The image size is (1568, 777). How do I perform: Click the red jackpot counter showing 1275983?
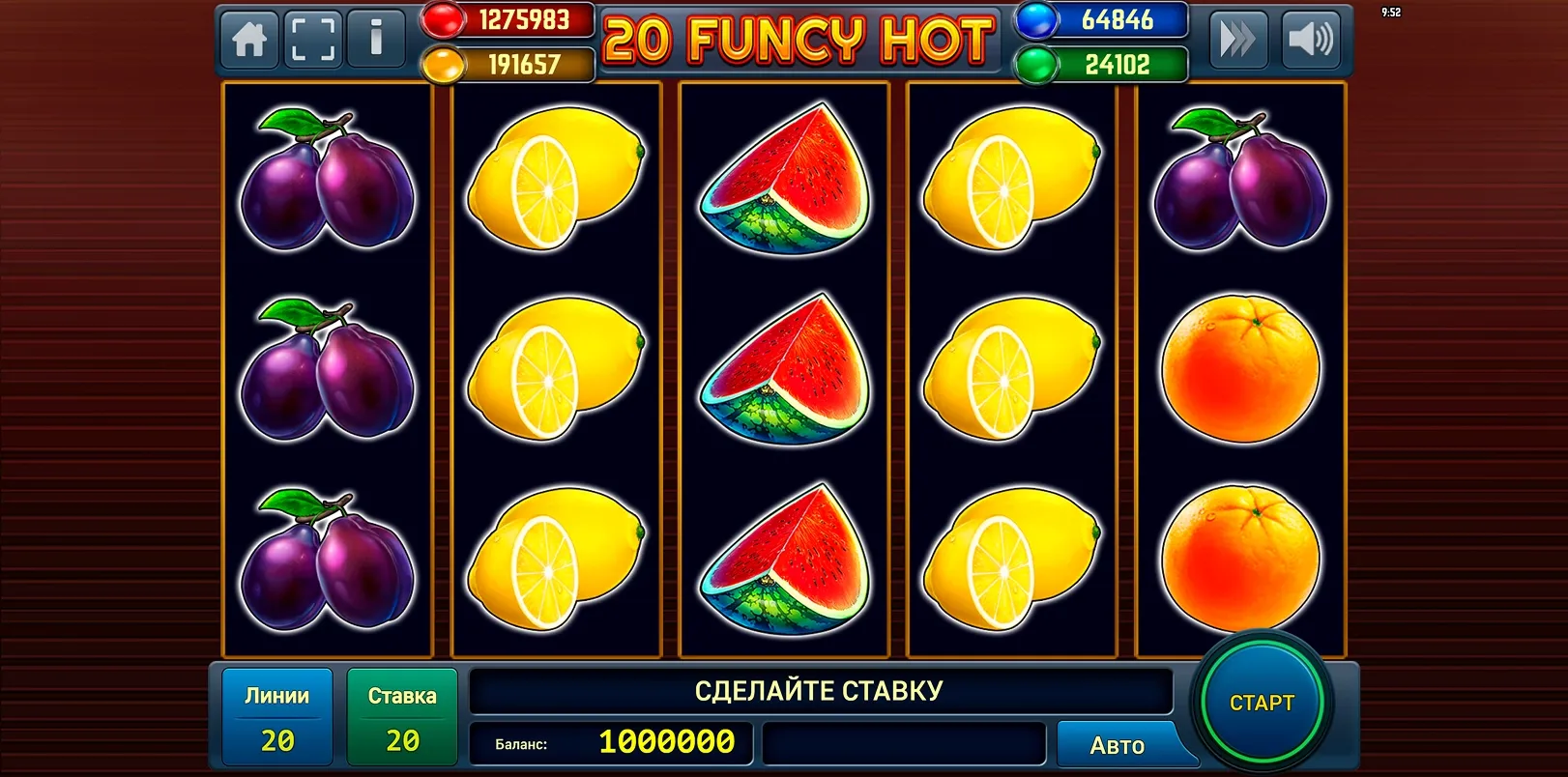click(x=527, y=19)
